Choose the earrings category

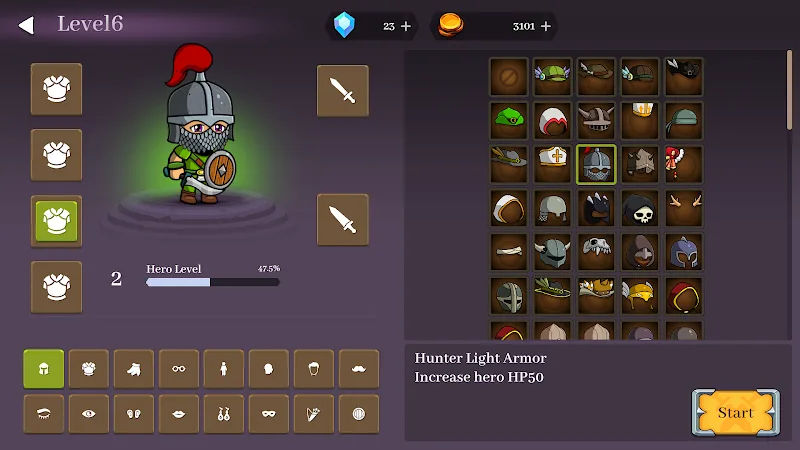click(x=224, y=414)
